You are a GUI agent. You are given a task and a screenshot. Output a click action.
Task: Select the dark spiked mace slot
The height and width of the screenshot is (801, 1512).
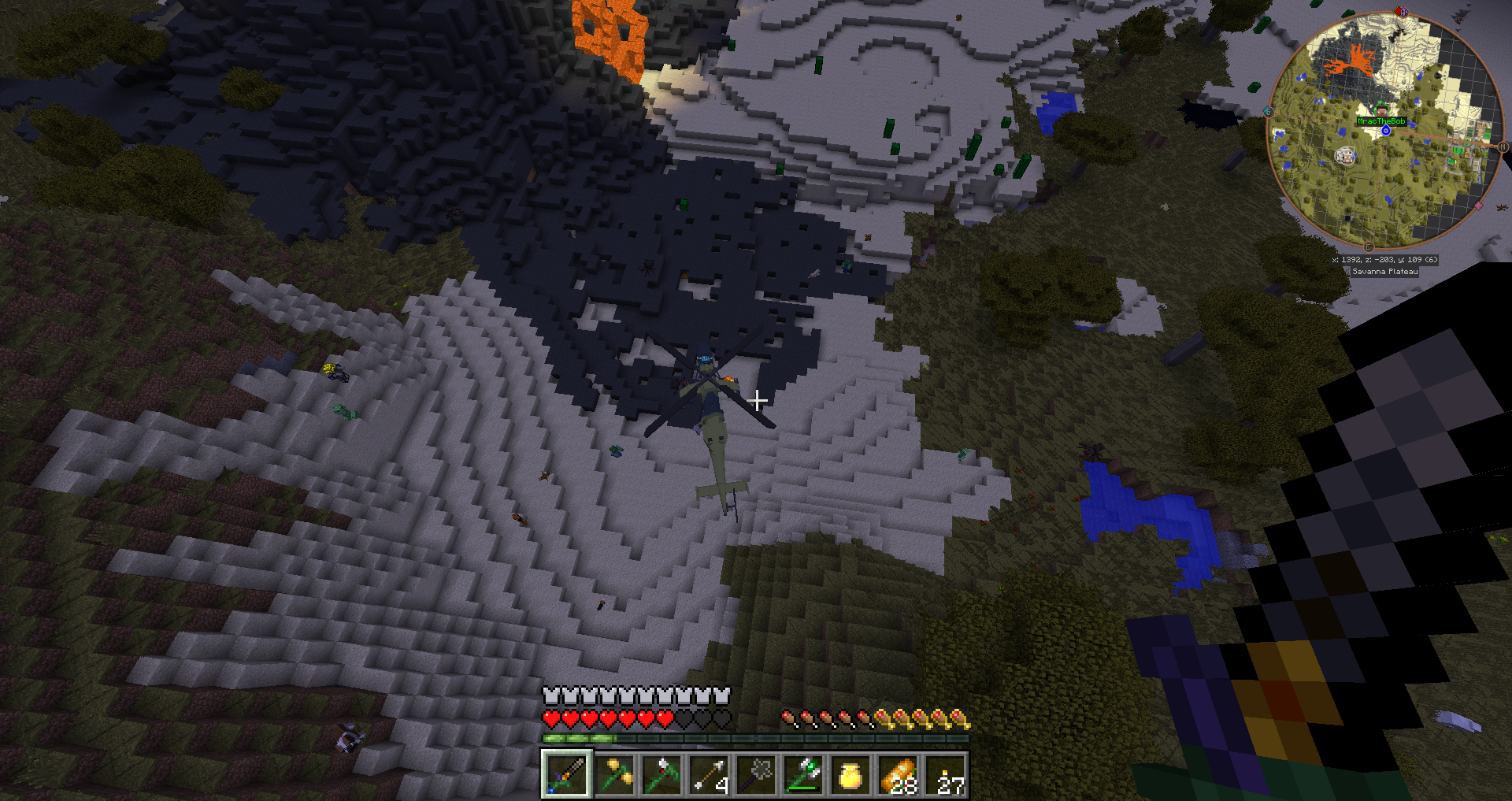[x=756, y=773]
